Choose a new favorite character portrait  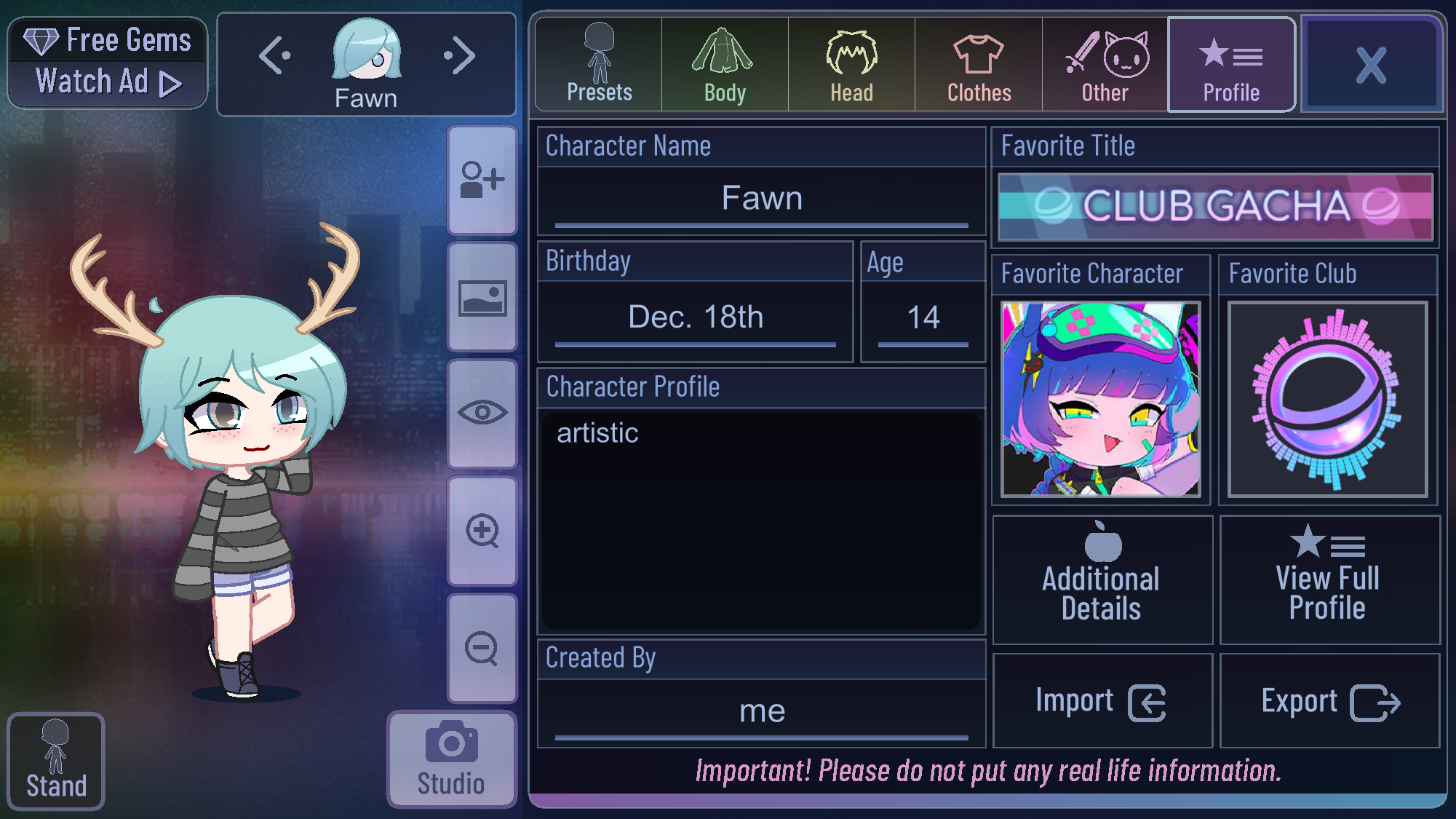point(1100,399)
